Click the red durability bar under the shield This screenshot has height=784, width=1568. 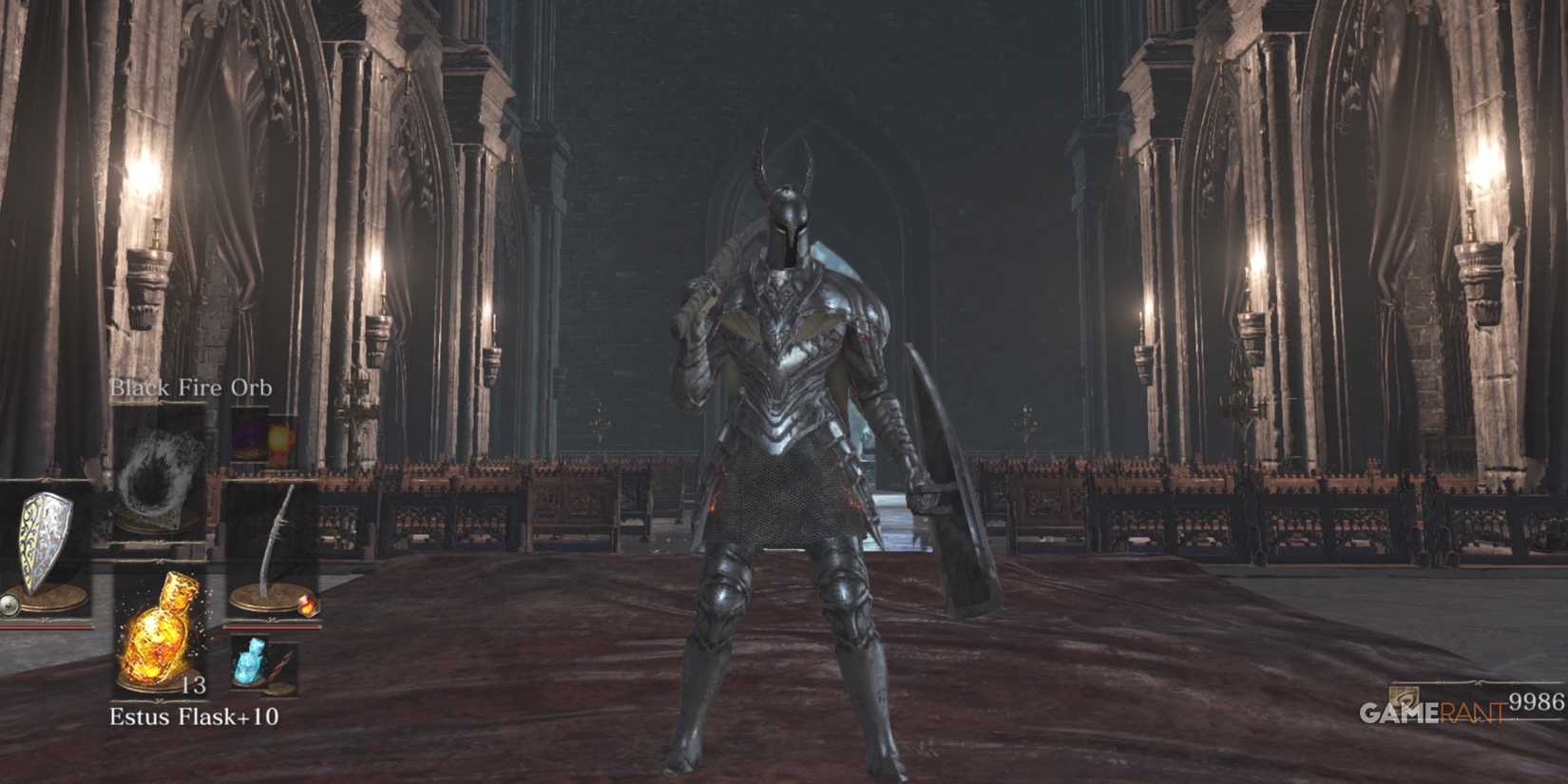(x=48, y=627)
